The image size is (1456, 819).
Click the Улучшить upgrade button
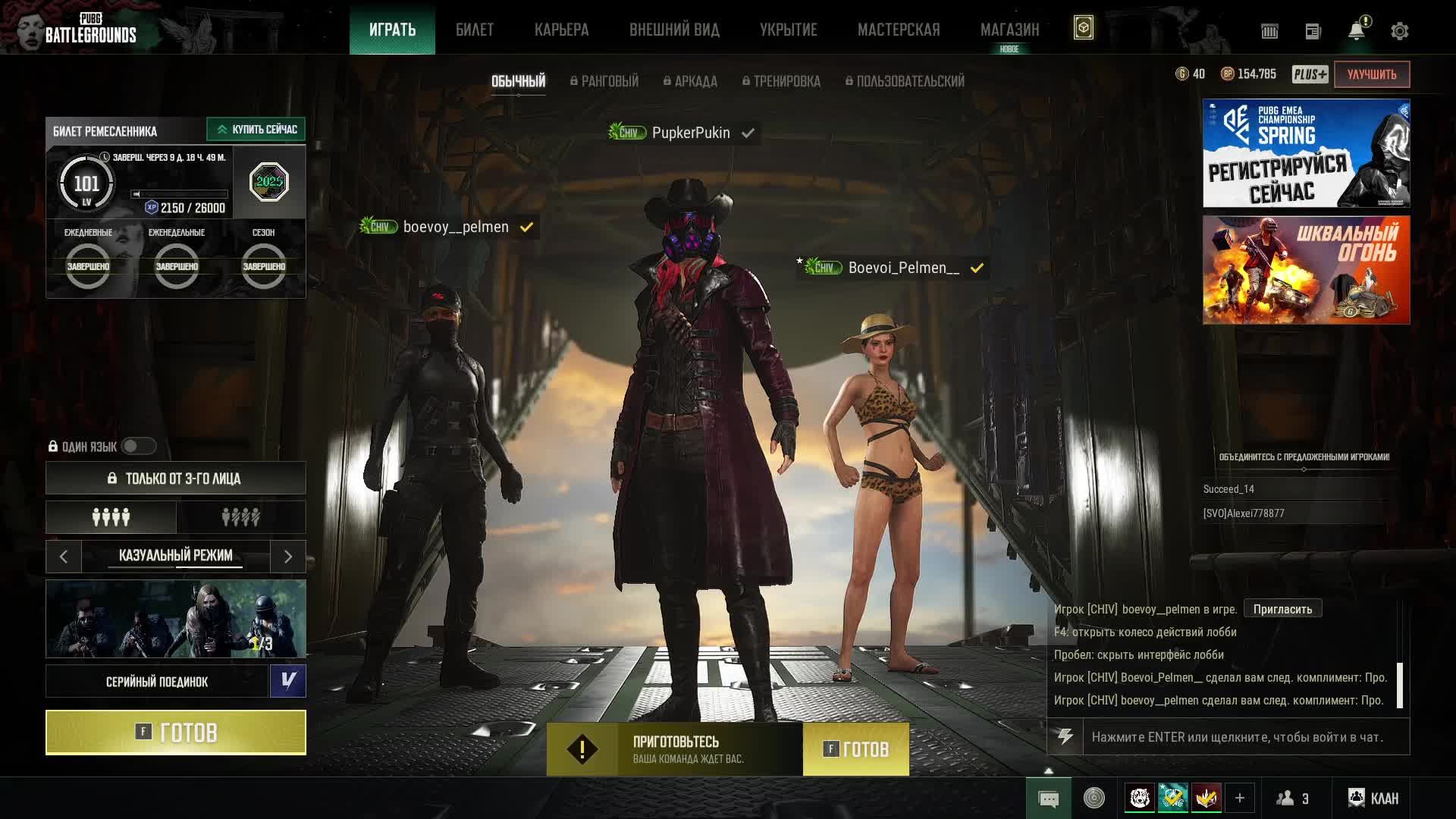[1371, 74]
